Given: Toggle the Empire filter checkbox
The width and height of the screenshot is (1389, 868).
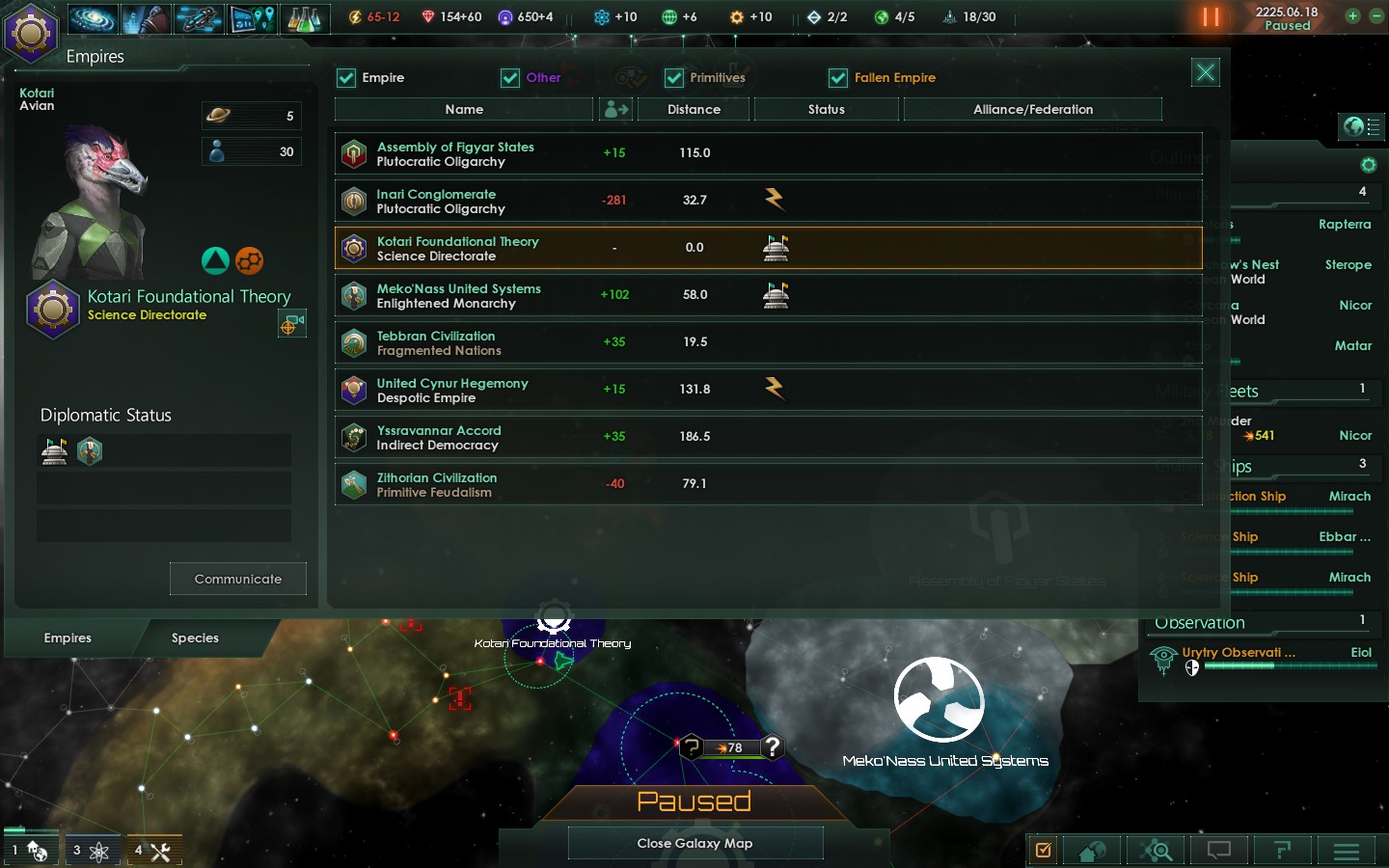Looking at the screenshot, I should tap(346, 78).
